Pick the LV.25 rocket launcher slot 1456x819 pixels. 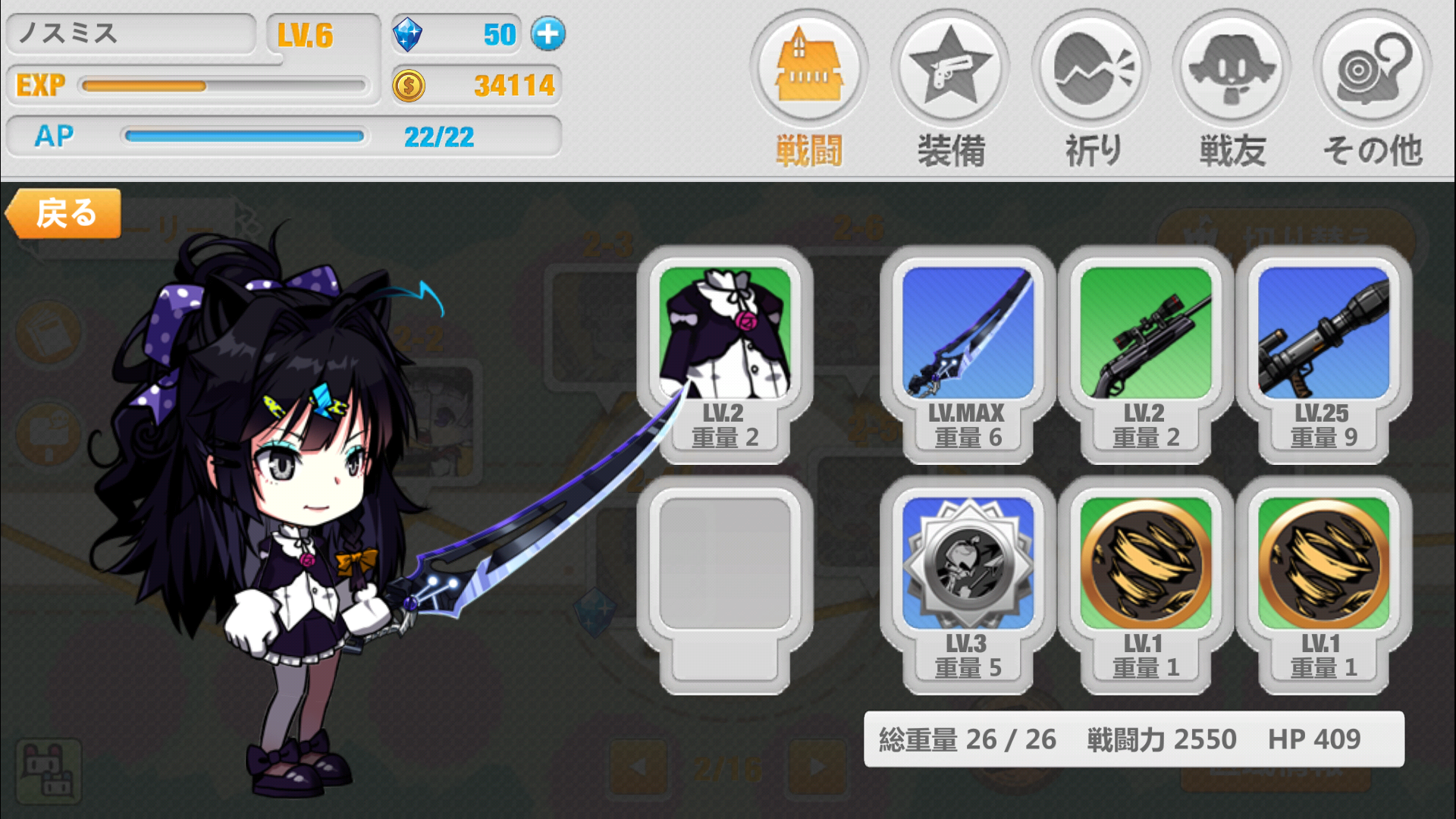[1323, 353]
